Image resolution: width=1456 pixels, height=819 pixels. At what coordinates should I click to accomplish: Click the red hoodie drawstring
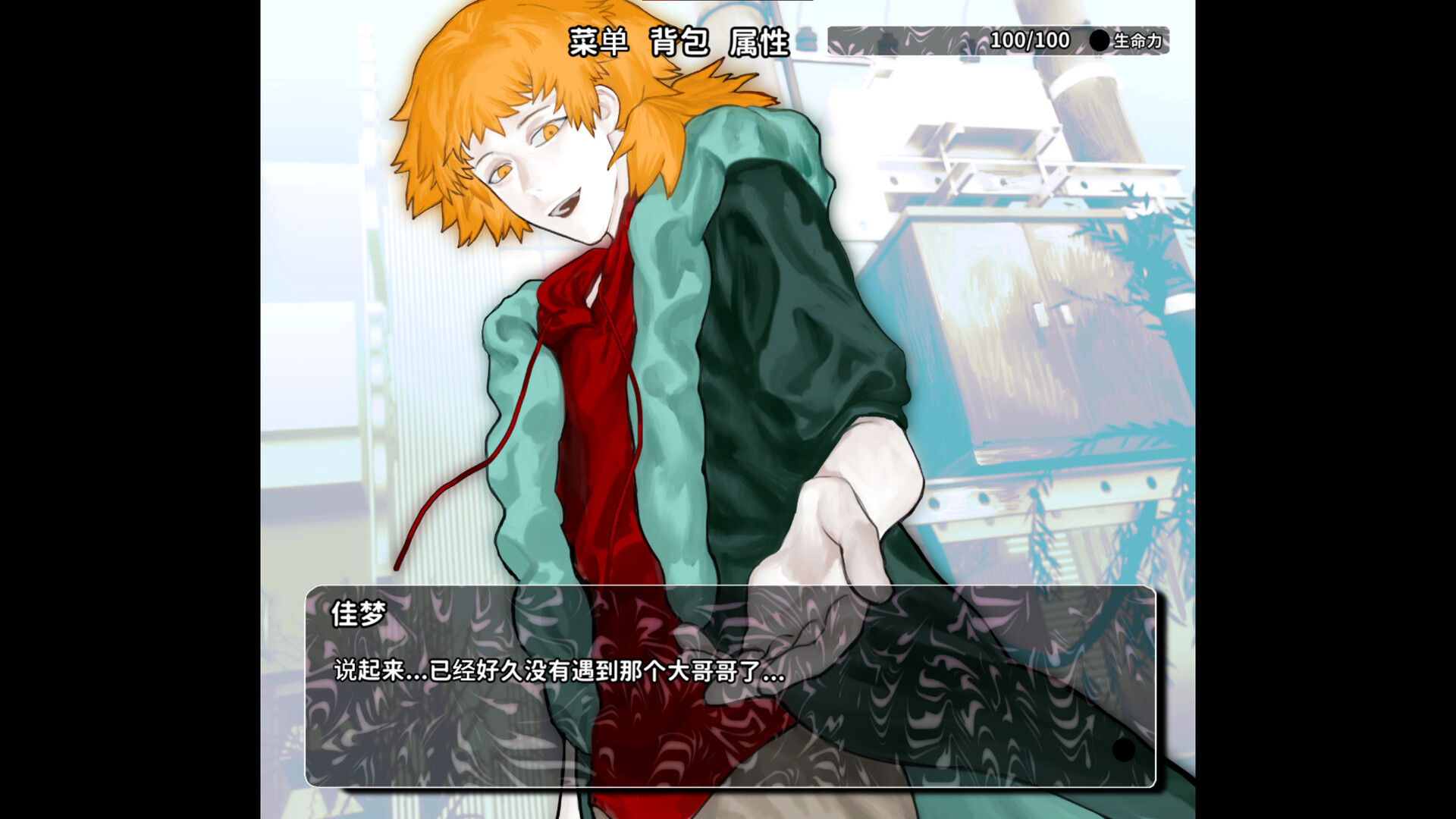click(470, 485)
